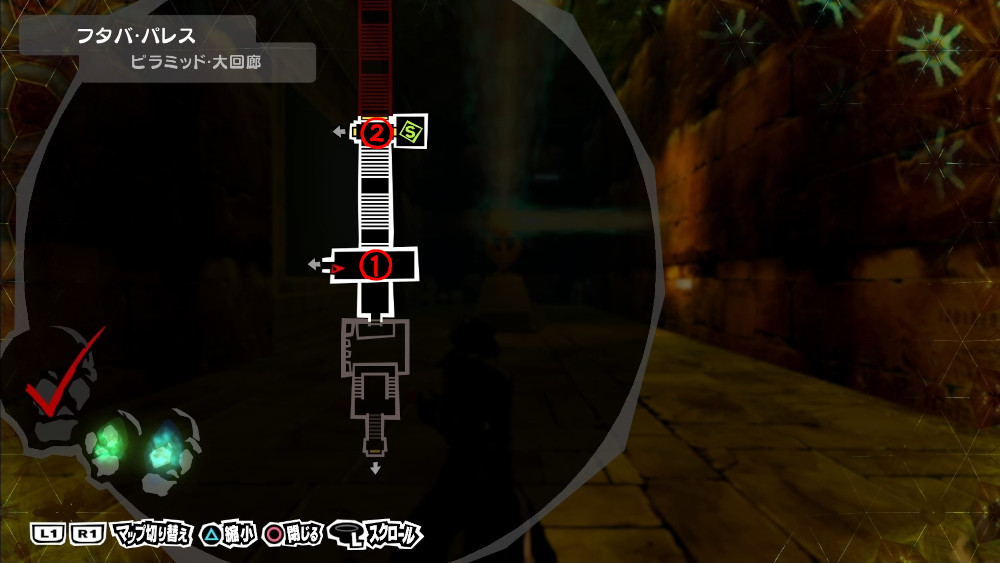This screenshot has width=1000, height=563.
Task: Select map marker number 2
Action: click(376, 132)
